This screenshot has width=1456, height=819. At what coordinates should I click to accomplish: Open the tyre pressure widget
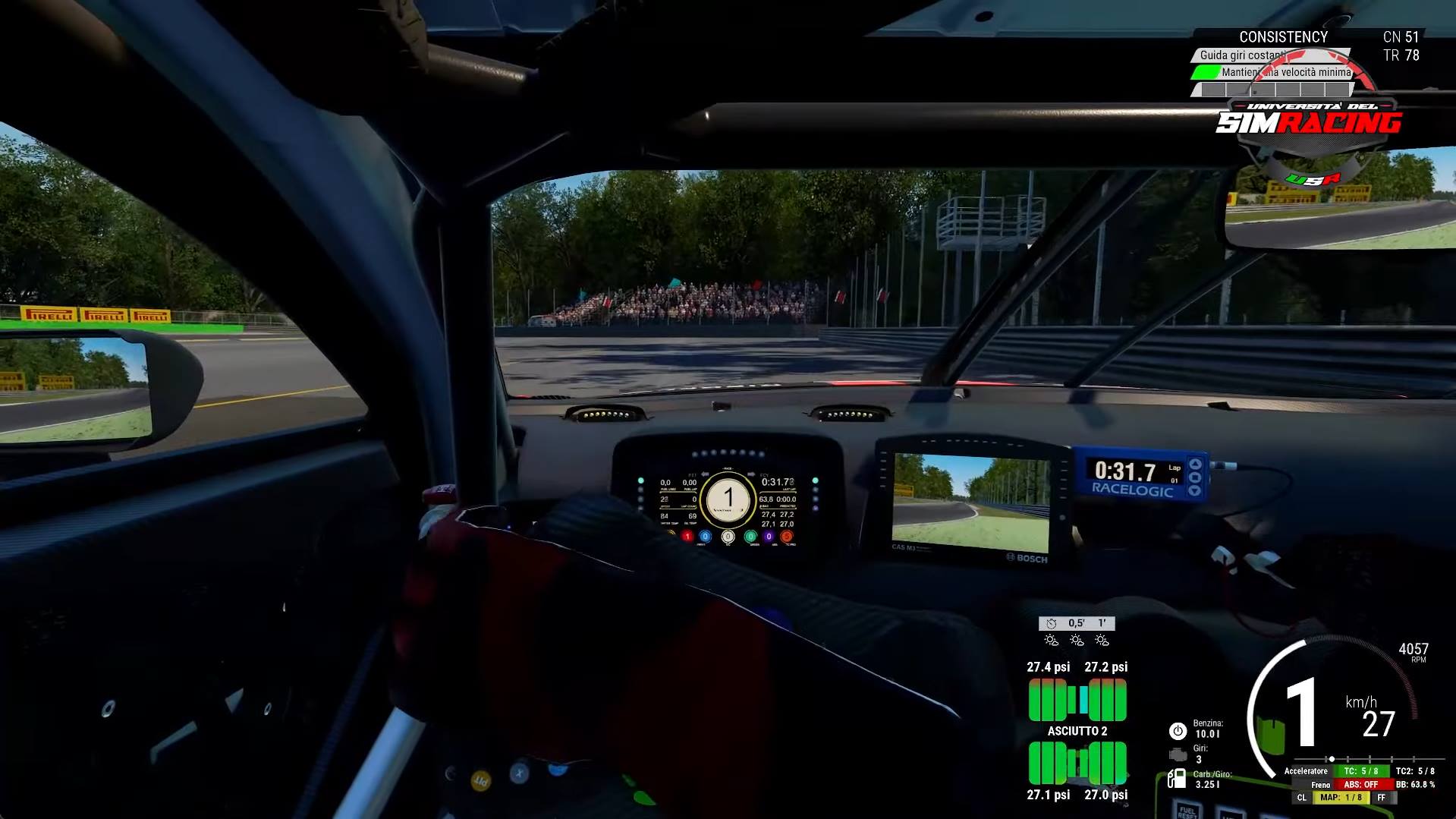coord(1077,730)
